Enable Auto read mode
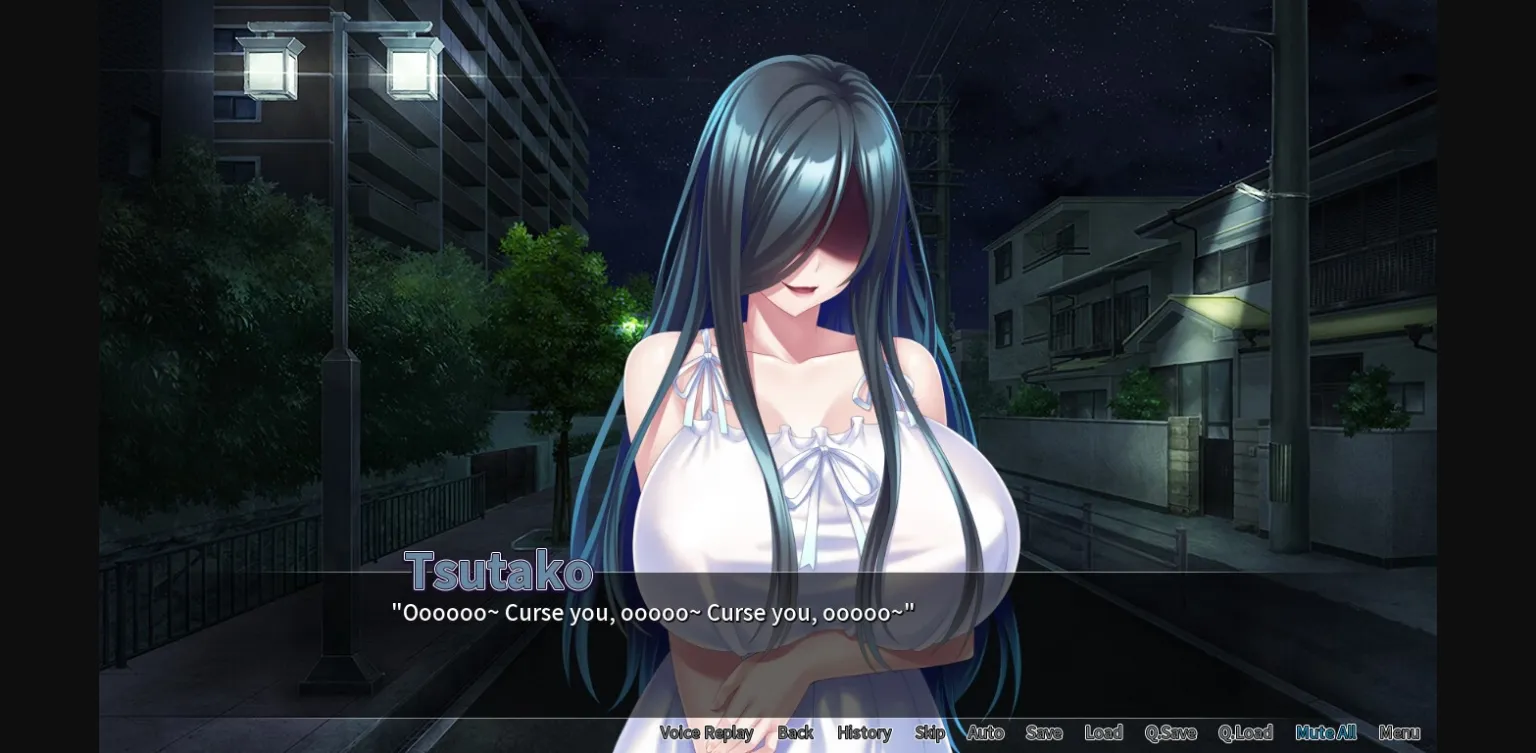 (x=984, y=733)
